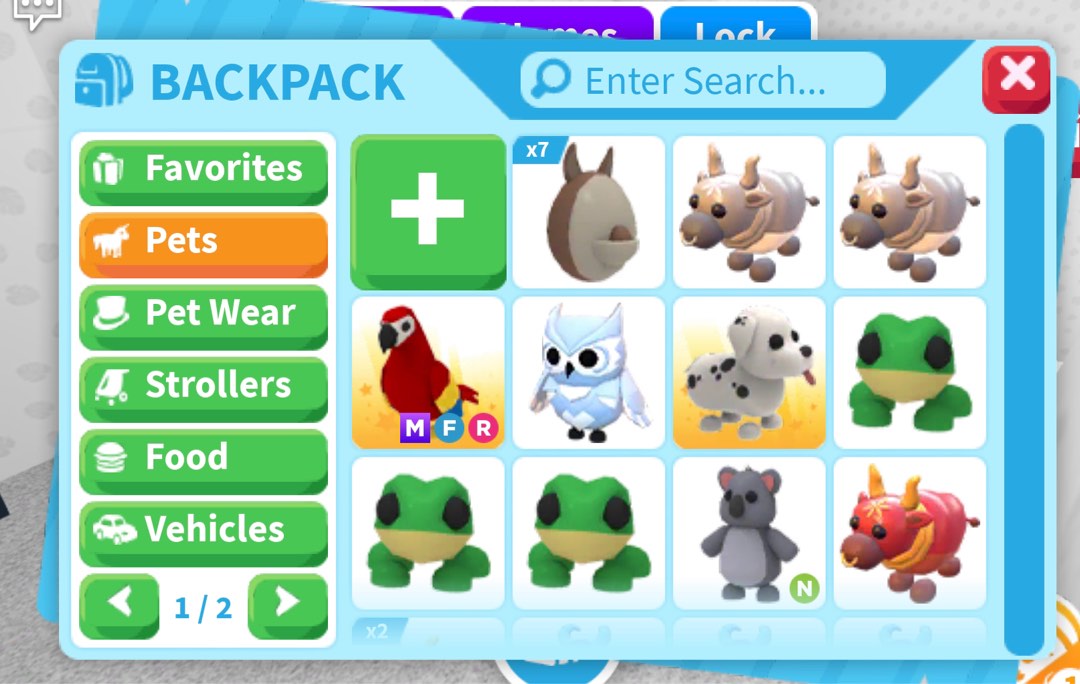This screenshot has width=1080, height=684.
Task: Switch to the Pets category
Action: click(203, 241)
